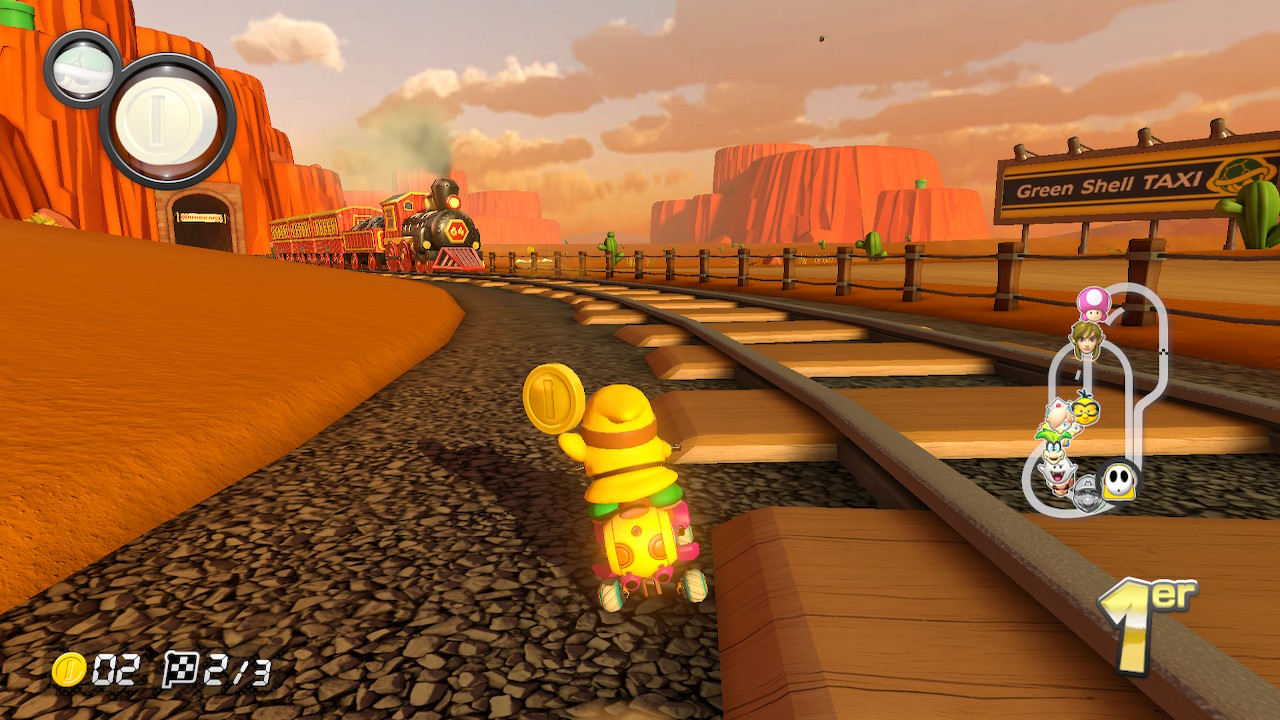Select King Boo's marker on the minimap
Viewport: 1280px width, 720px height.
(1055, 474)
